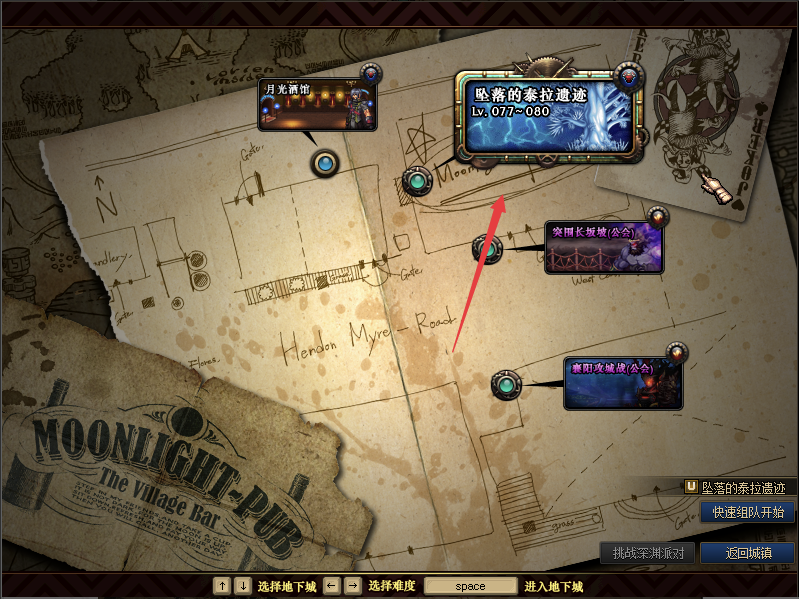Viewport: 799px width, 599px height.
Task: Click the blue map node under 月光酒馆
Action: [324, 163]
